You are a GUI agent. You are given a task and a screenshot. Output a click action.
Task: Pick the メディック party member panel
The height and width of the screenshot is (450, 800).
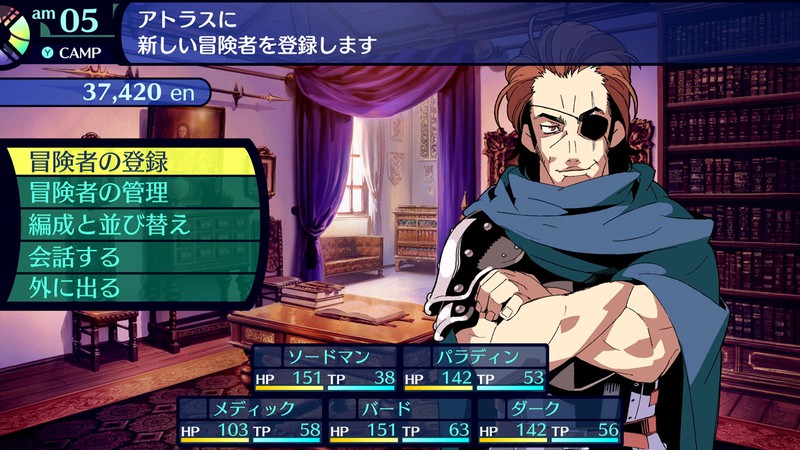point(251,420)
